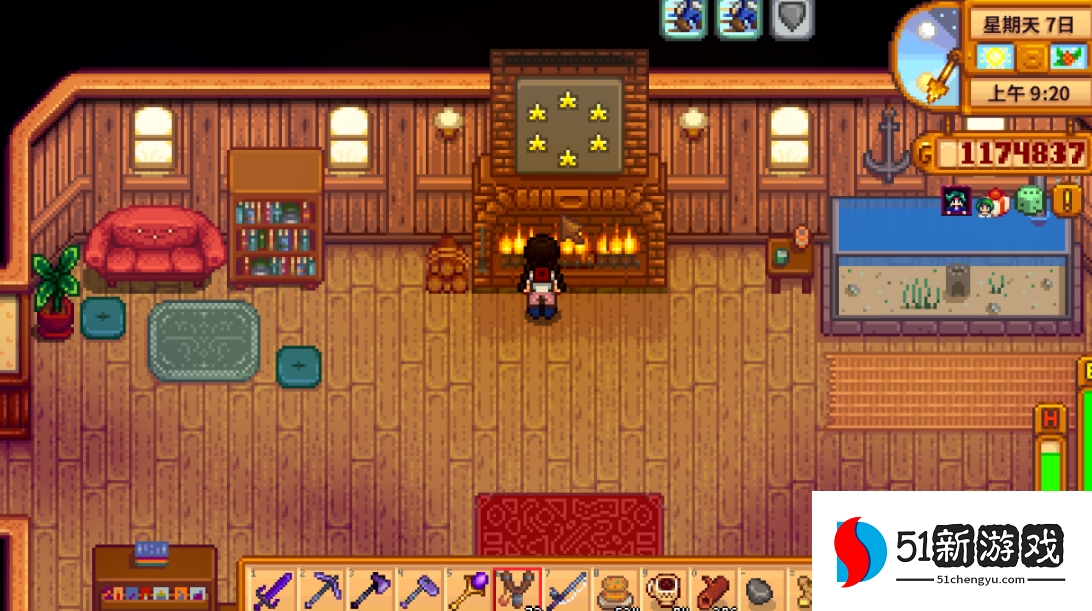
Task: Equip the golden scepter with purple orb
Action: coord(468,590)
